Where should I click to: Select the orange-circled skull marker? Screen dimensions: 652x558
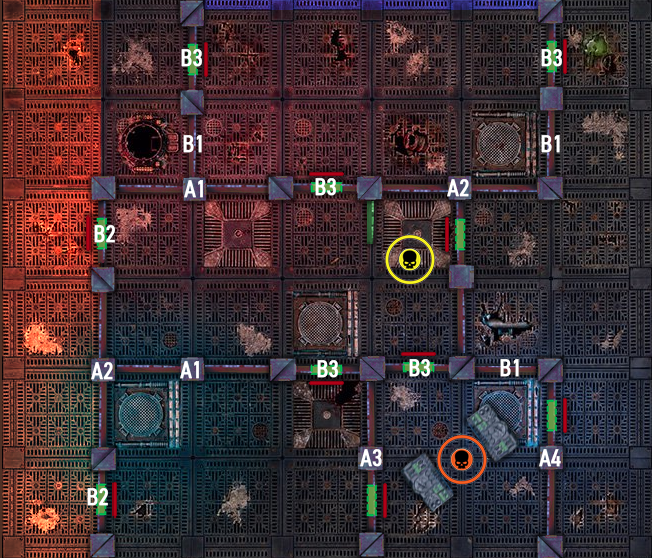click(x=461, y=459)
